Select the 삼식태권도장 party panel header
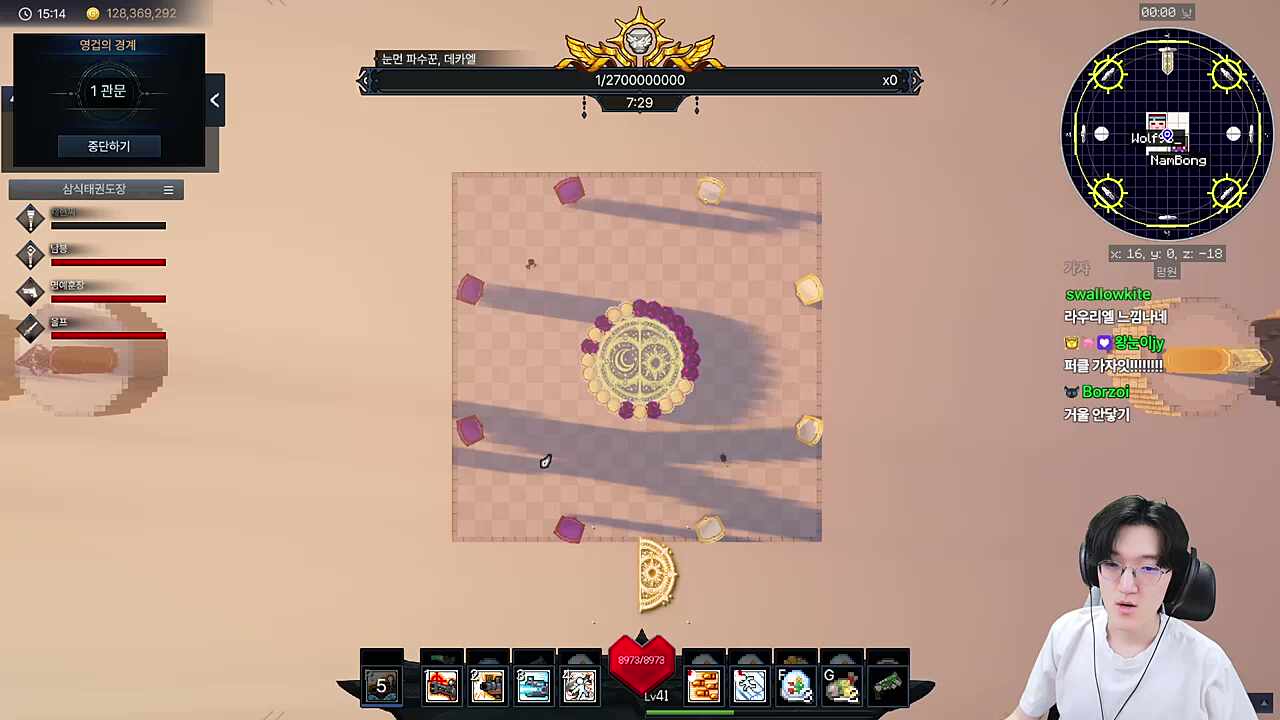Image resolution: width=1280 pixels, height=720 pixels. coord(94,189)
